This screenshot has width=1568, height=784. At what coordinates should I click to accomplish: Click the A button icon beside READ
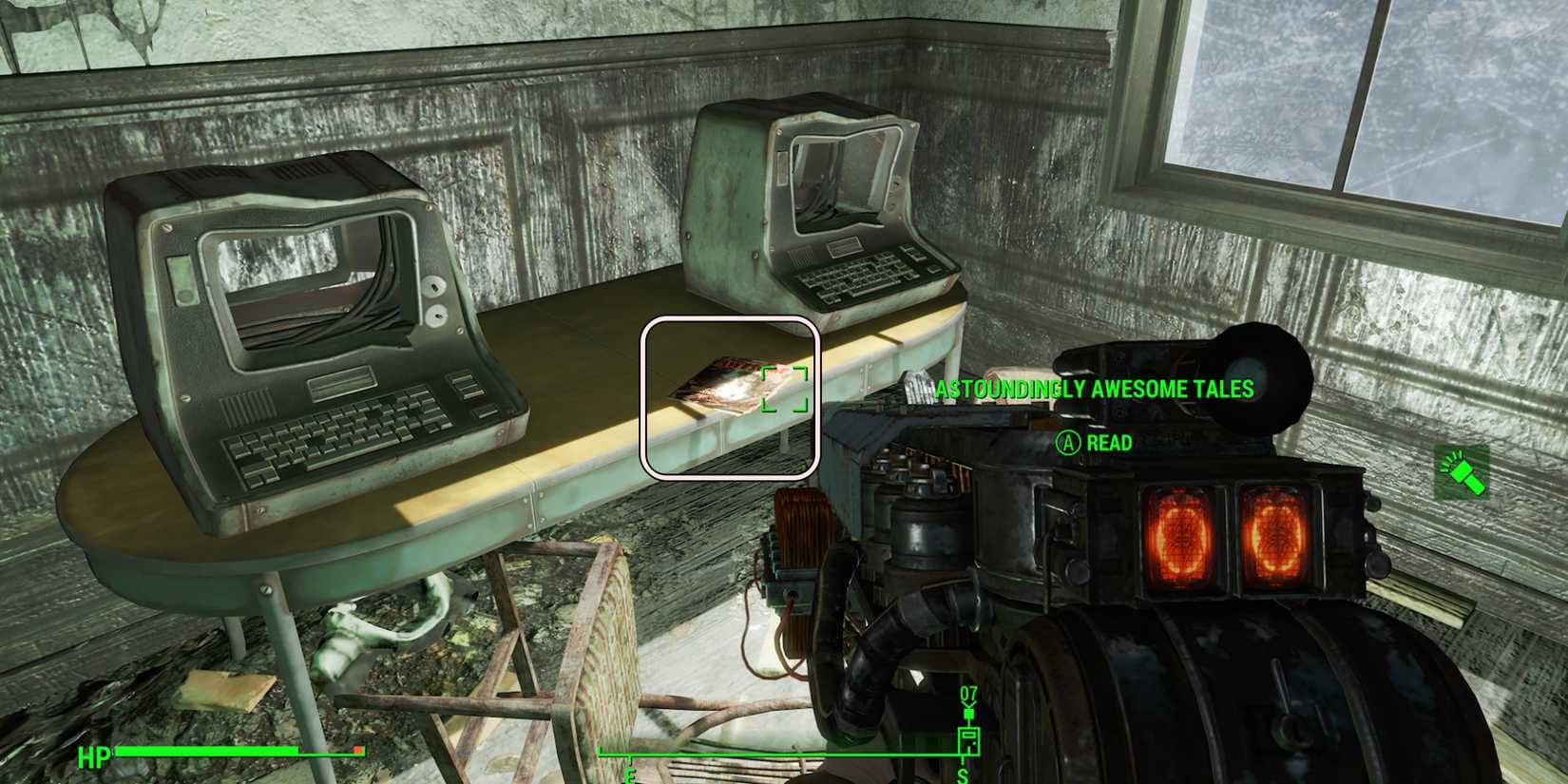coord(1068,443)
